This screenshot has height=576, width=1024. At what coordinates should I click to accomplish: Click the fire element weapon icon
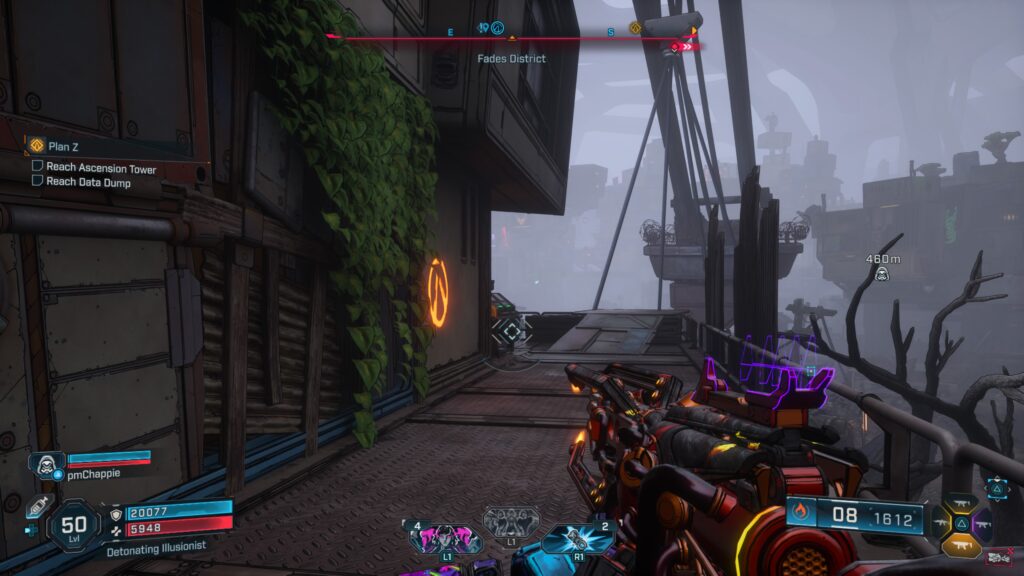(799, 515)
